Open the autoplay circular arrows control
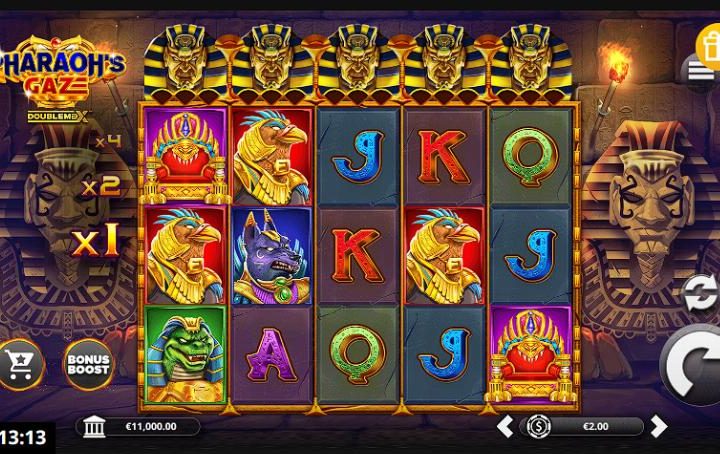 (698, 291)
